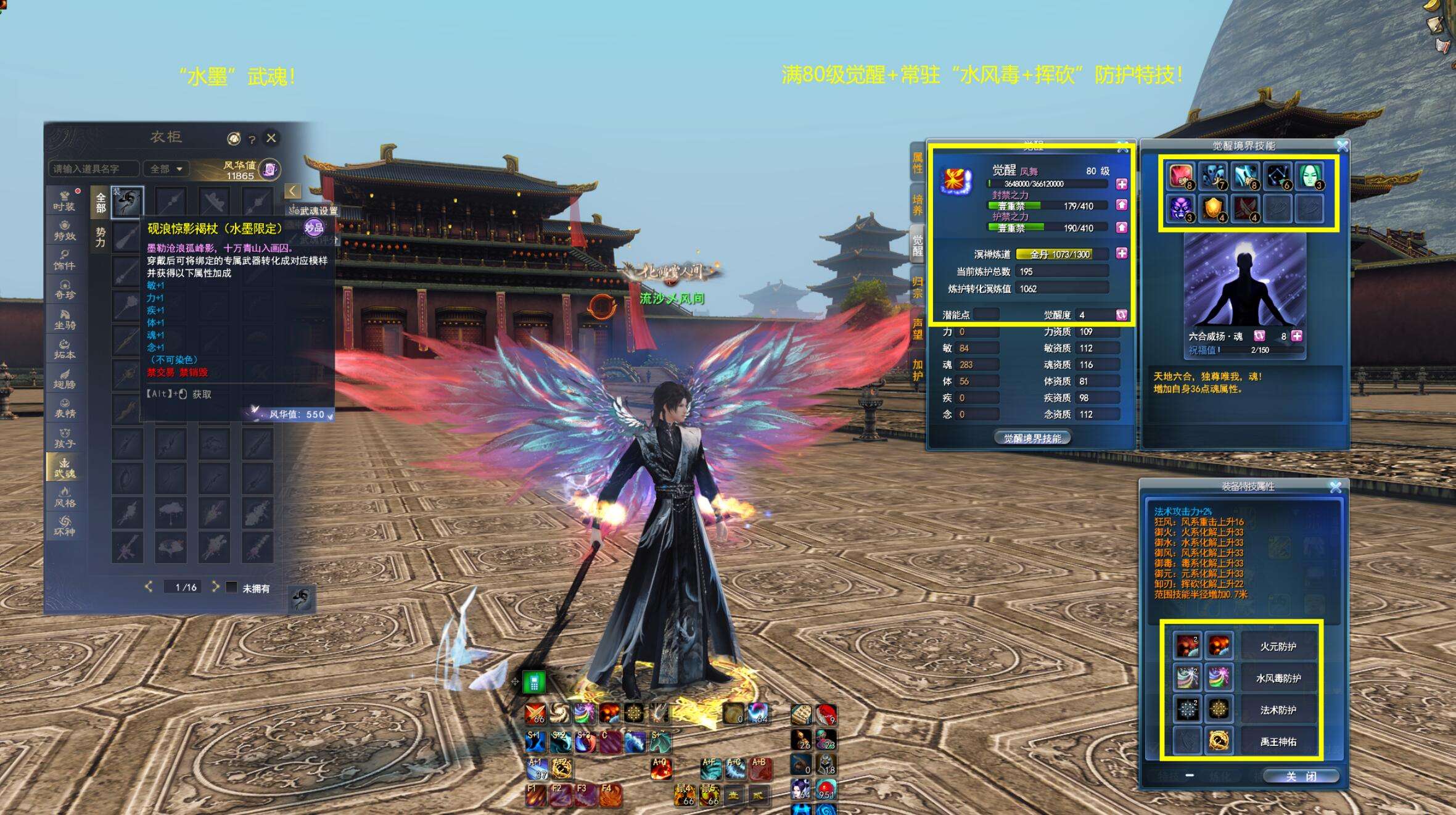1456x815 pixels.
Task: Upgrade 六合威扬·魂 with its plus button
Action: tap(1297, 336)
